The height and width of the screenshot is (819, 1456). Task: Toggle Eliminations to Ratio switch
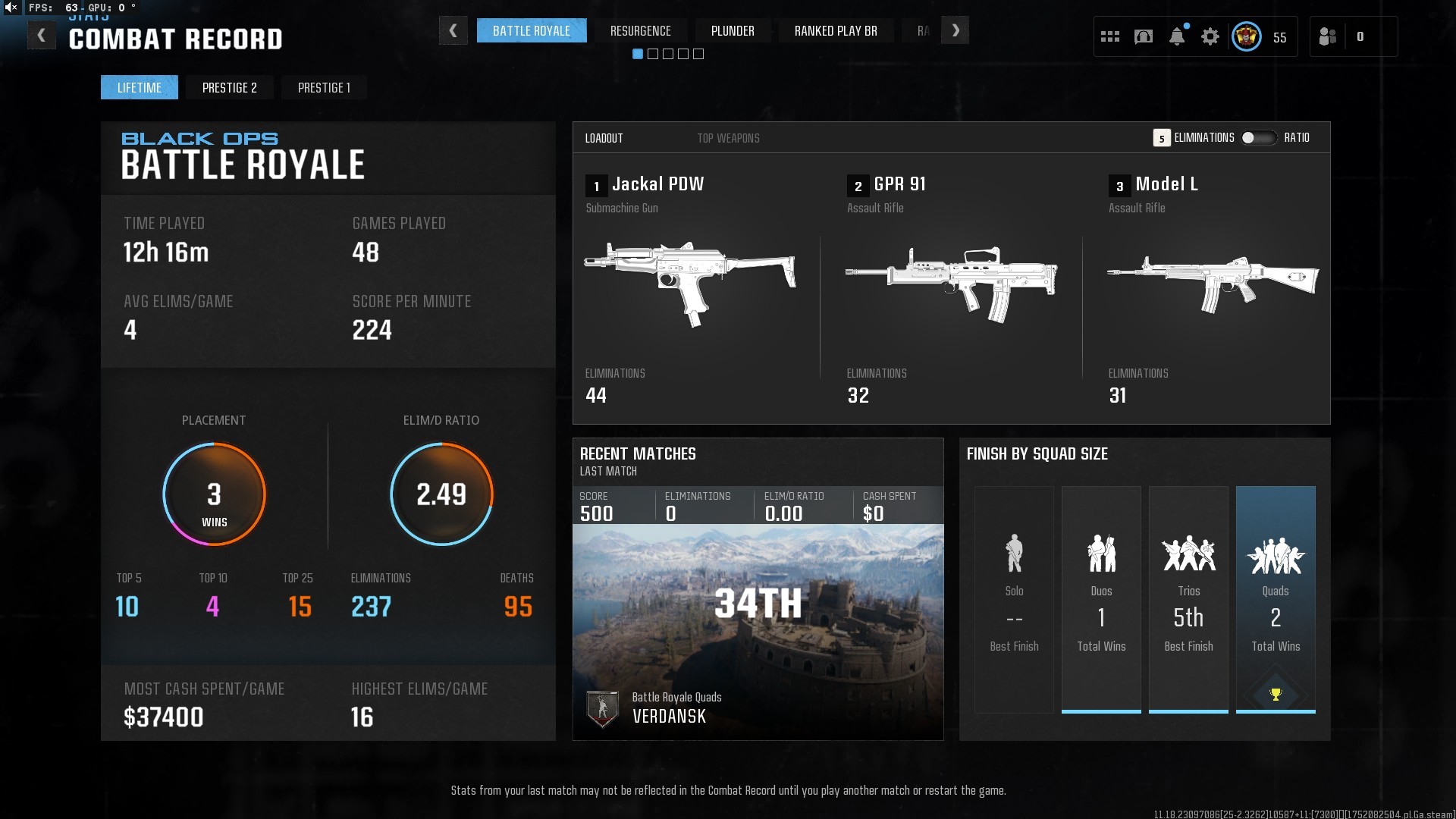[x=1258, y=138]
